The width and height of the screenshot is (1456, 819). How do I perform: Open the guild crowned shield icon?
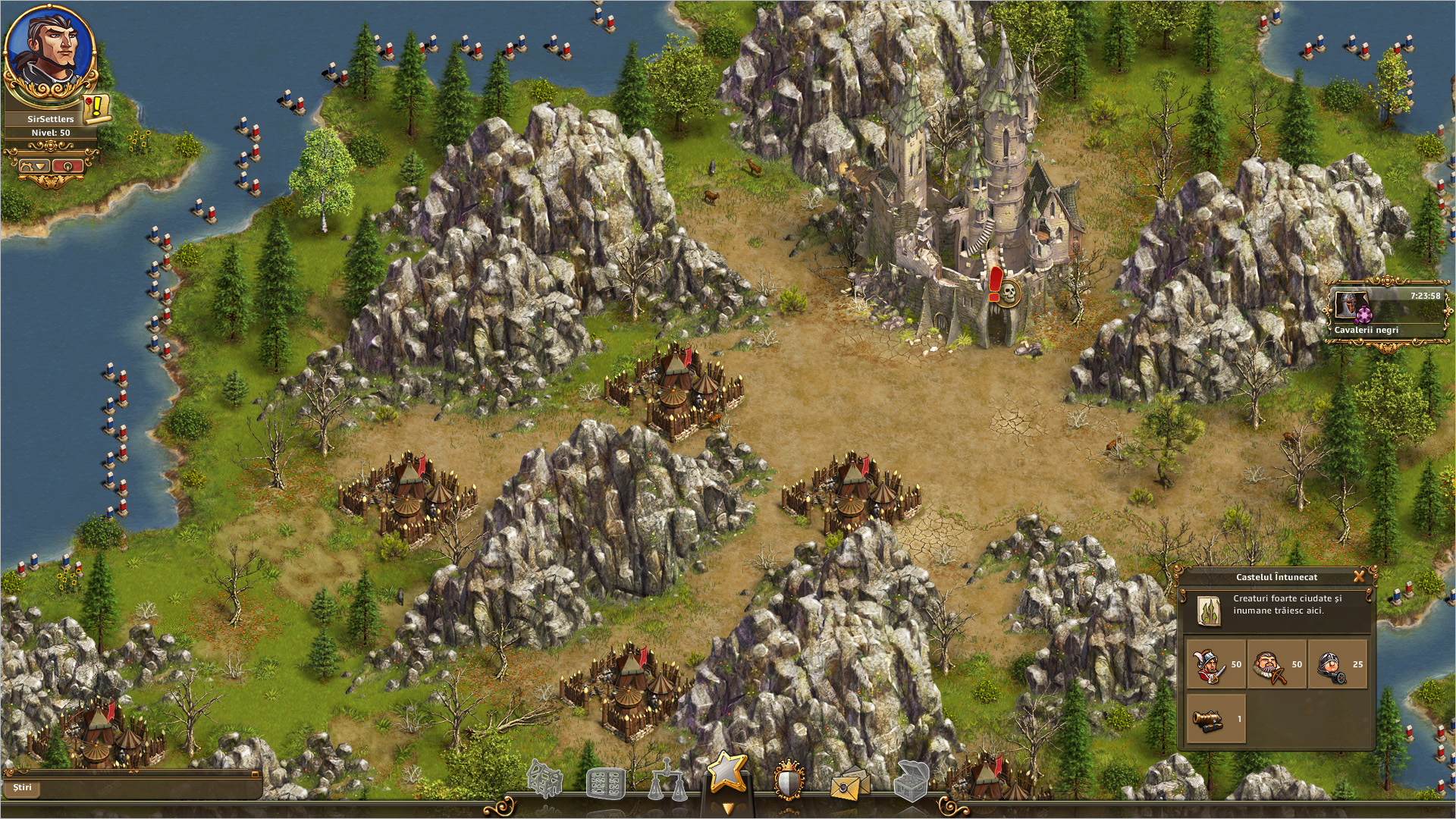click(x=789, y=781)
